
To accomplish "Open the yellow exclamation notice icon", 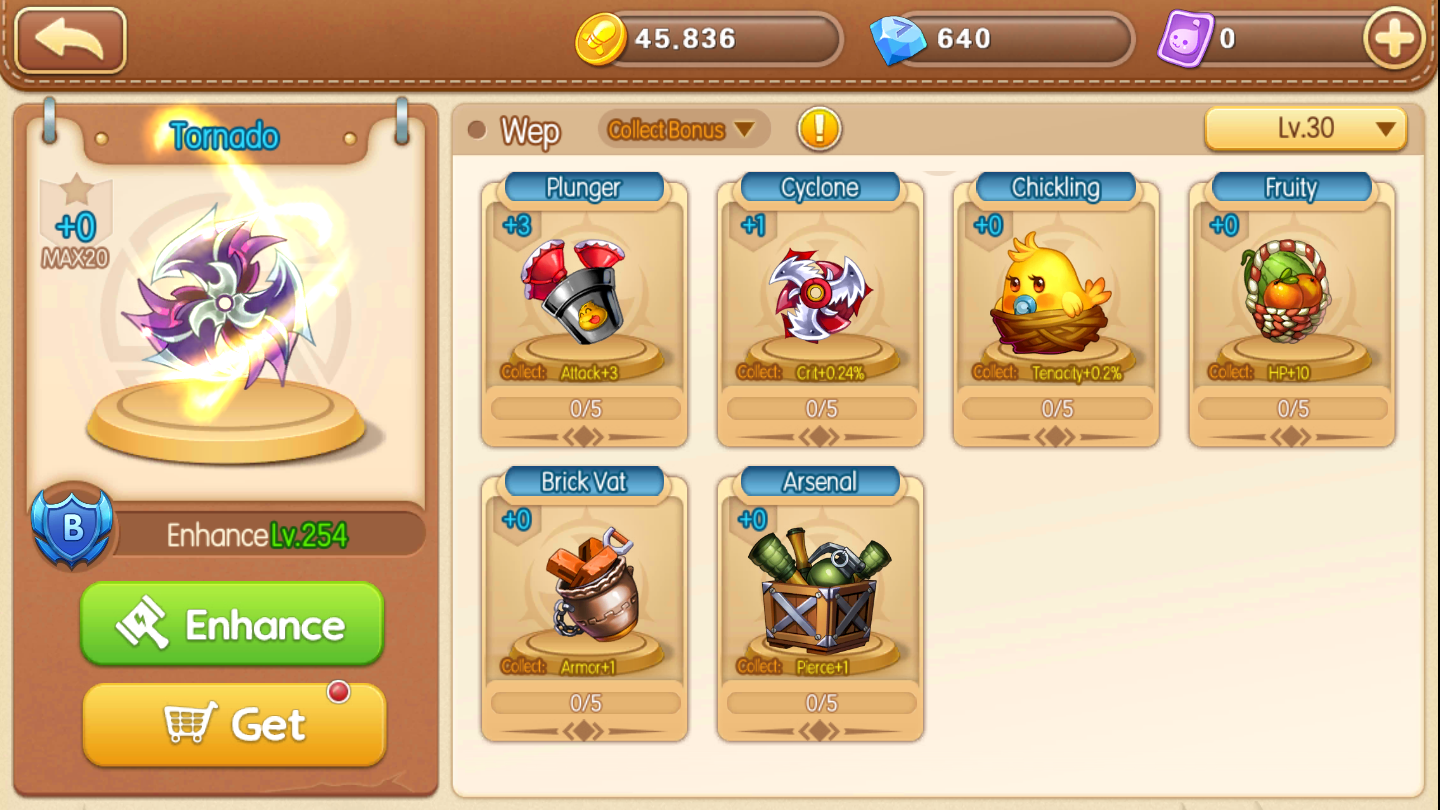I will (818, 130).
